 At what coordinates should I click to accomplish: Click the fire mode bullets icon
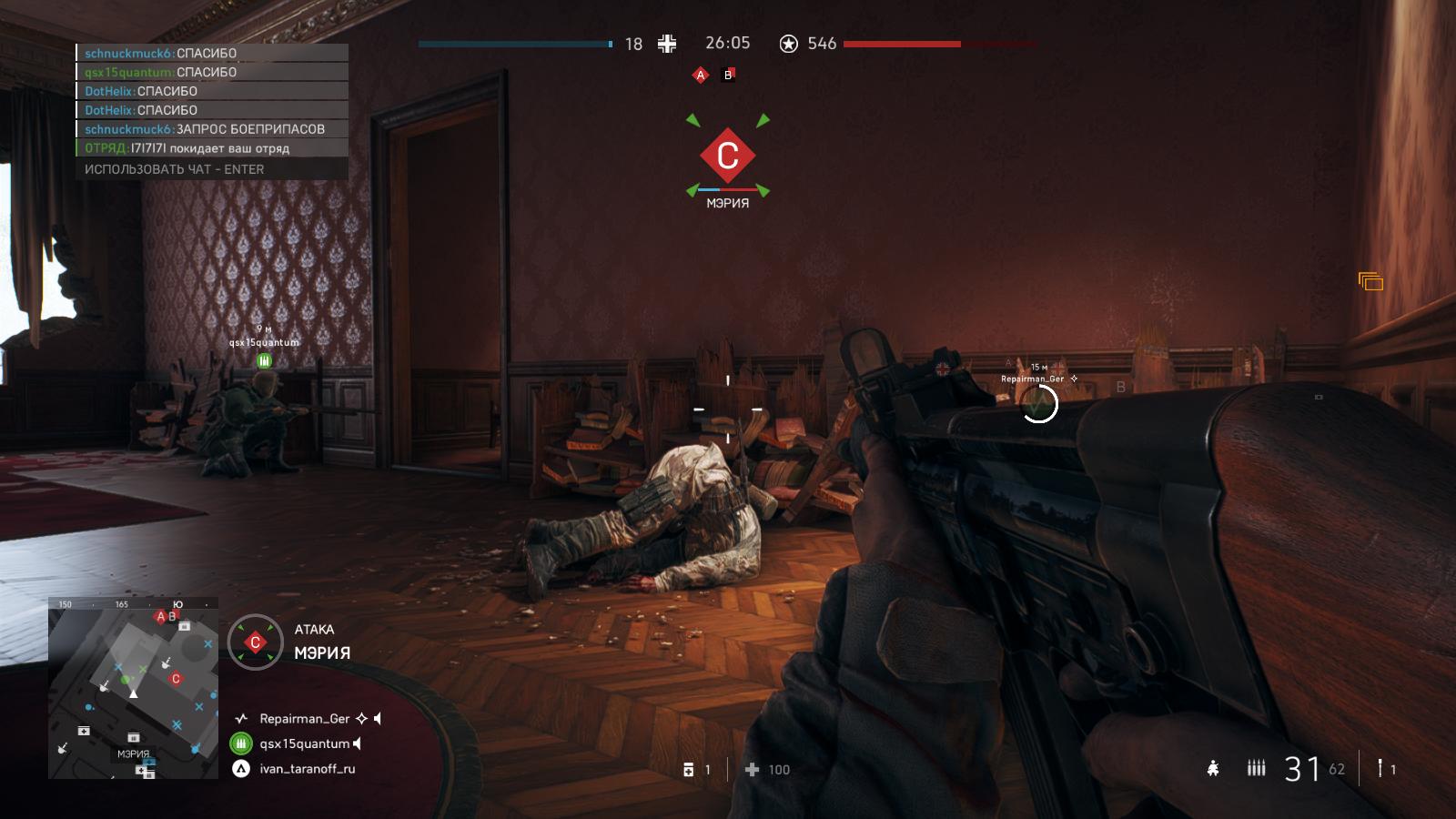click(x=1256, y=769)
